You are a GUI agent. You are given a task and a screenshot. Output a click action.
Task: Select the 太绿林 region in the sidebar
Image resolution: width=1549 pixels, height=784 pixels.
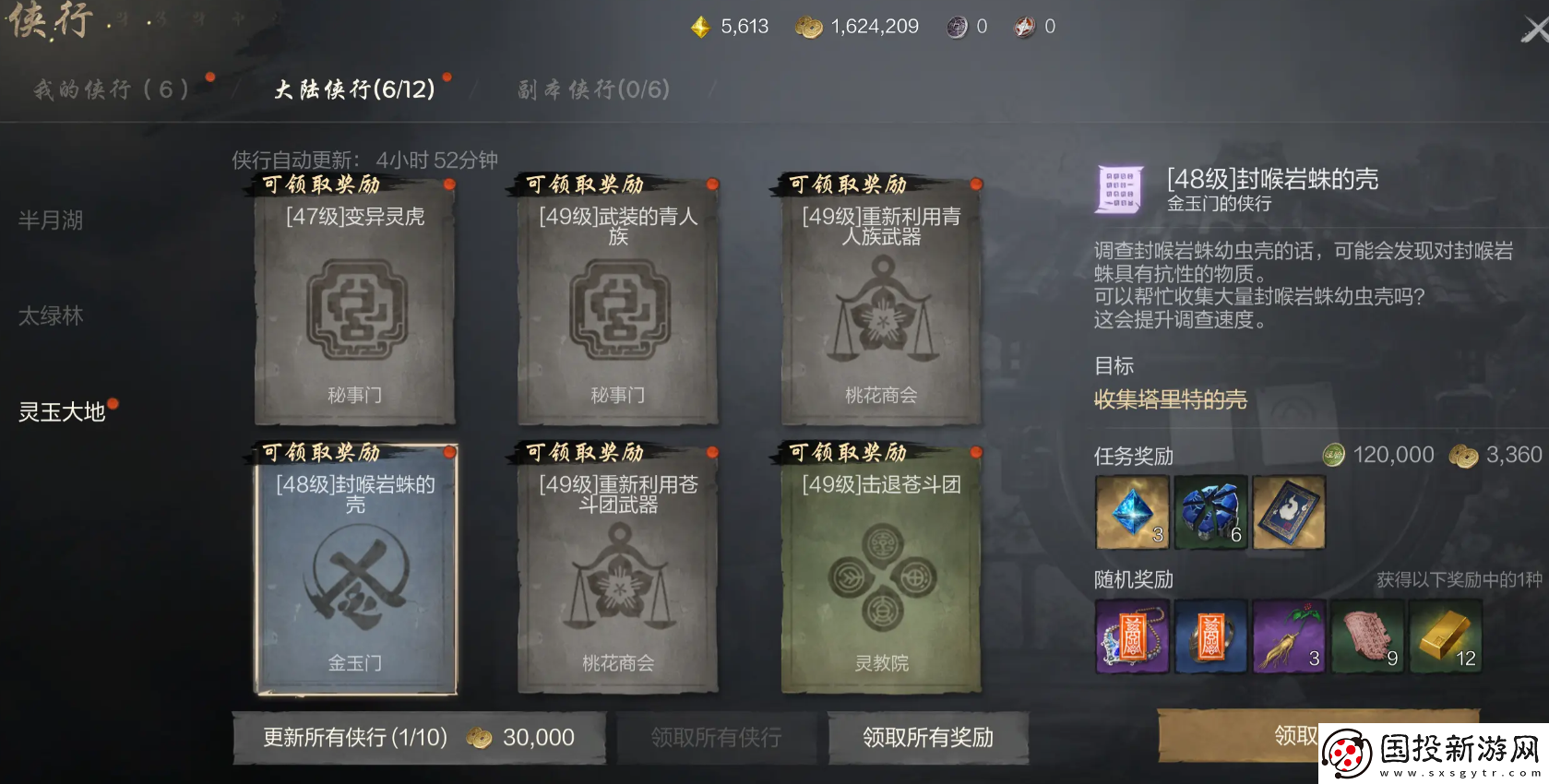[51, 315]
